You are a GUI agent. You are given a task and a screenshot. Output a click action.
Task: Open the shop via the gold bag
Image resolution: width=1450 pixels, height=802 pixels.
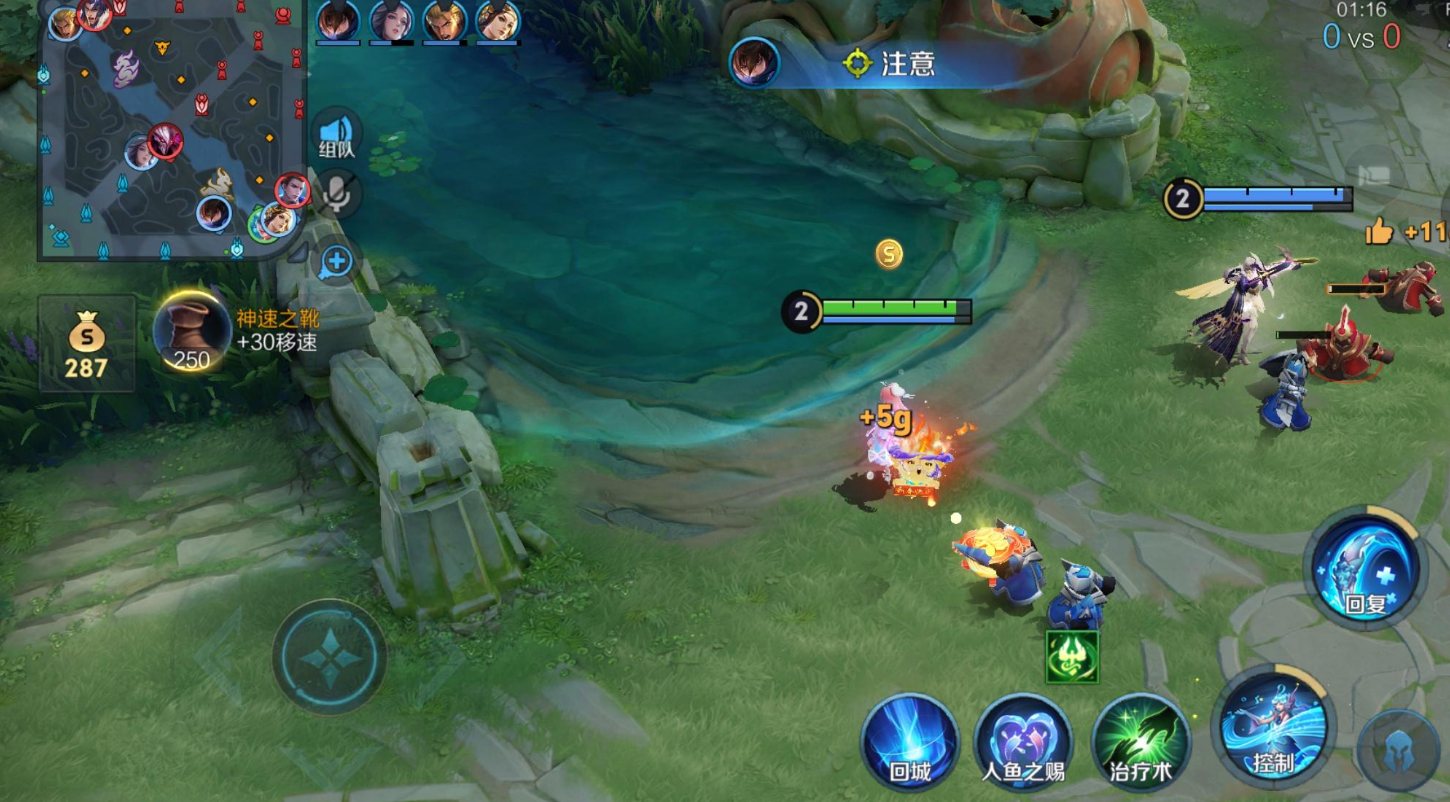(86, 343)
